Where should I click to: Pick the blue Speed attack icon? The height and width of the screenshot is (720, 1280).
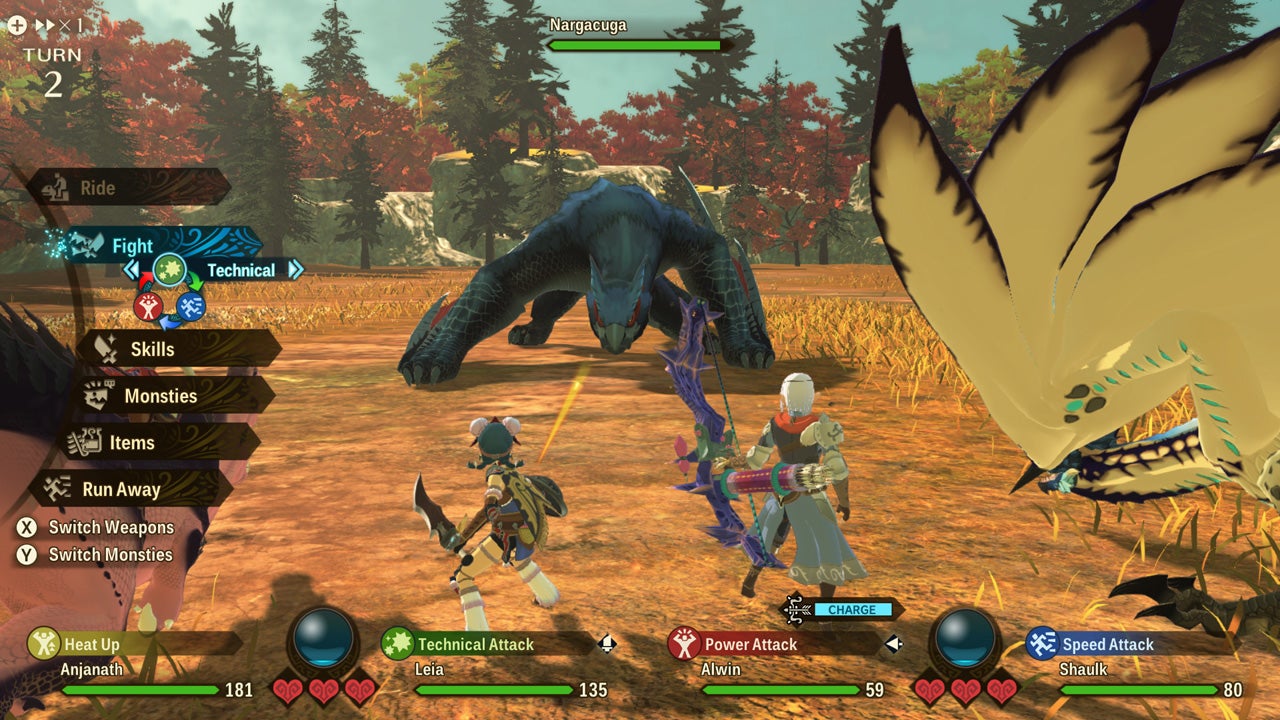pos(191,306)
